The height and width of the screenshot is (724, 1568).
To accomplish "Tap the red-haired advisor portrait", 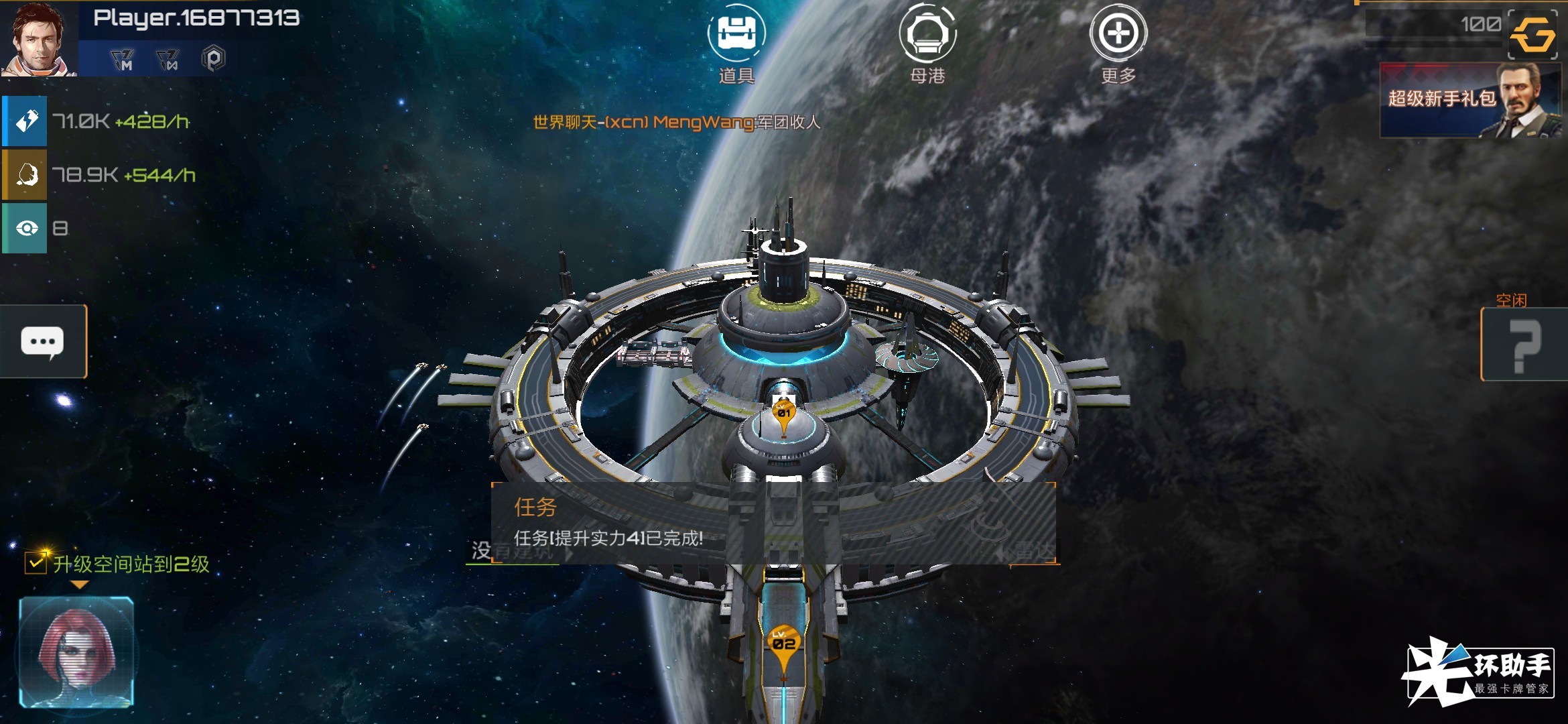I will click(76, 652).
